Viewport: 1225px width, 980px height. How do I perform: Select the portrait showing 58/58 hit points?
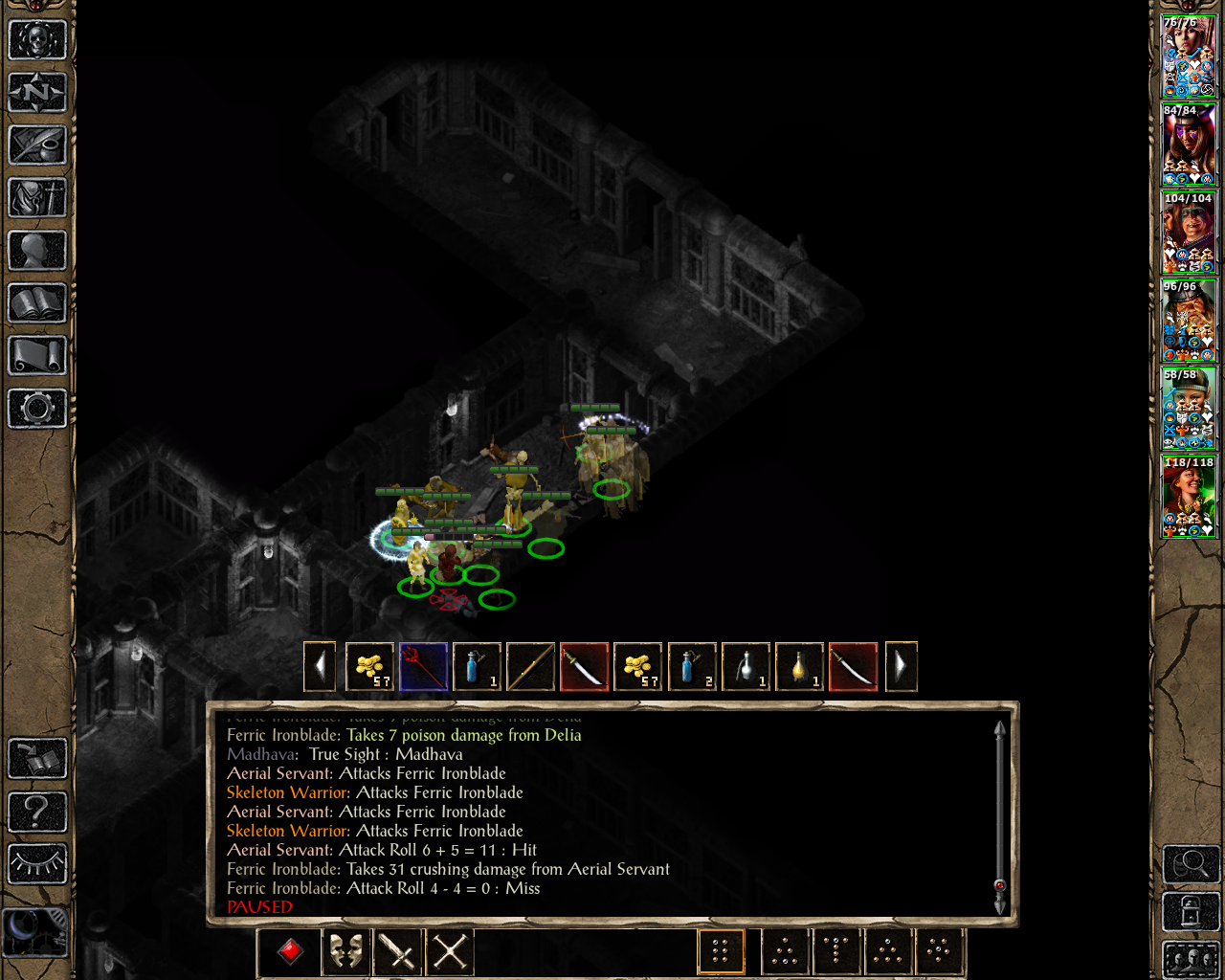tap(1188, 409)
